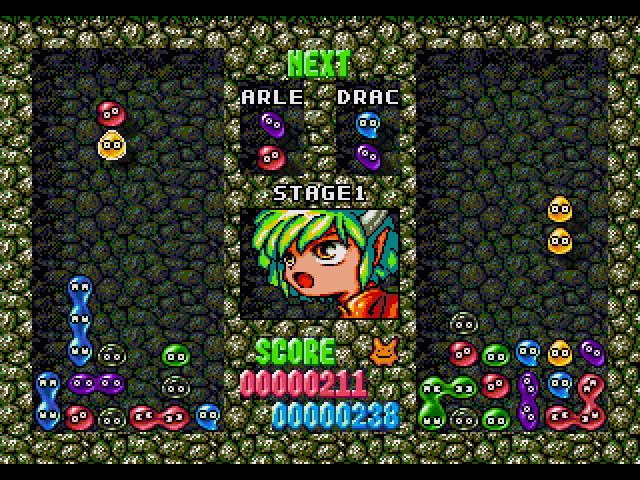Click the orange Carbuncle icon beside SCORE

point(382,350)
